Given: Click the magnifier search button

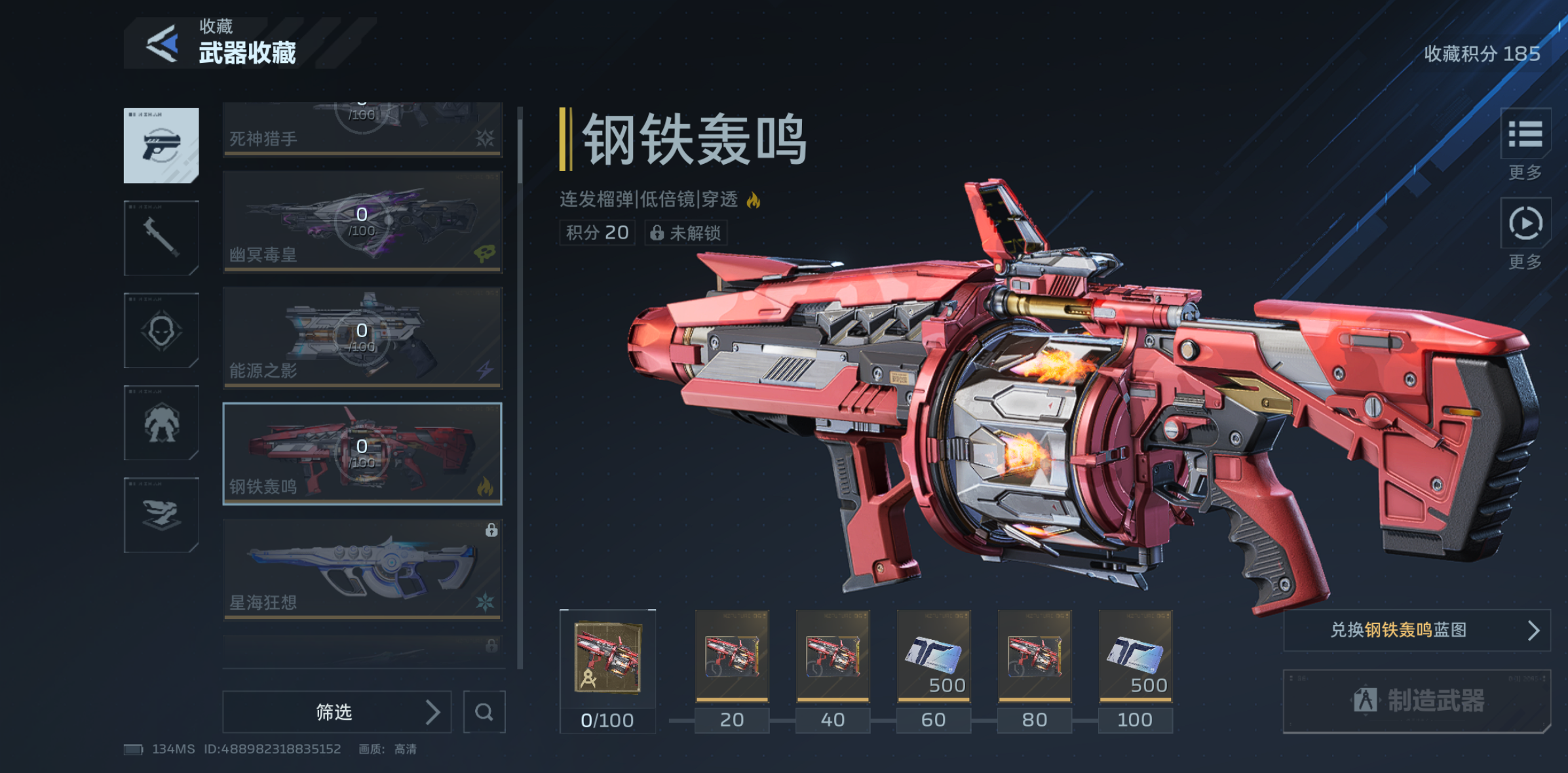Looking at the screenshot, I should (x=484, y=711).
